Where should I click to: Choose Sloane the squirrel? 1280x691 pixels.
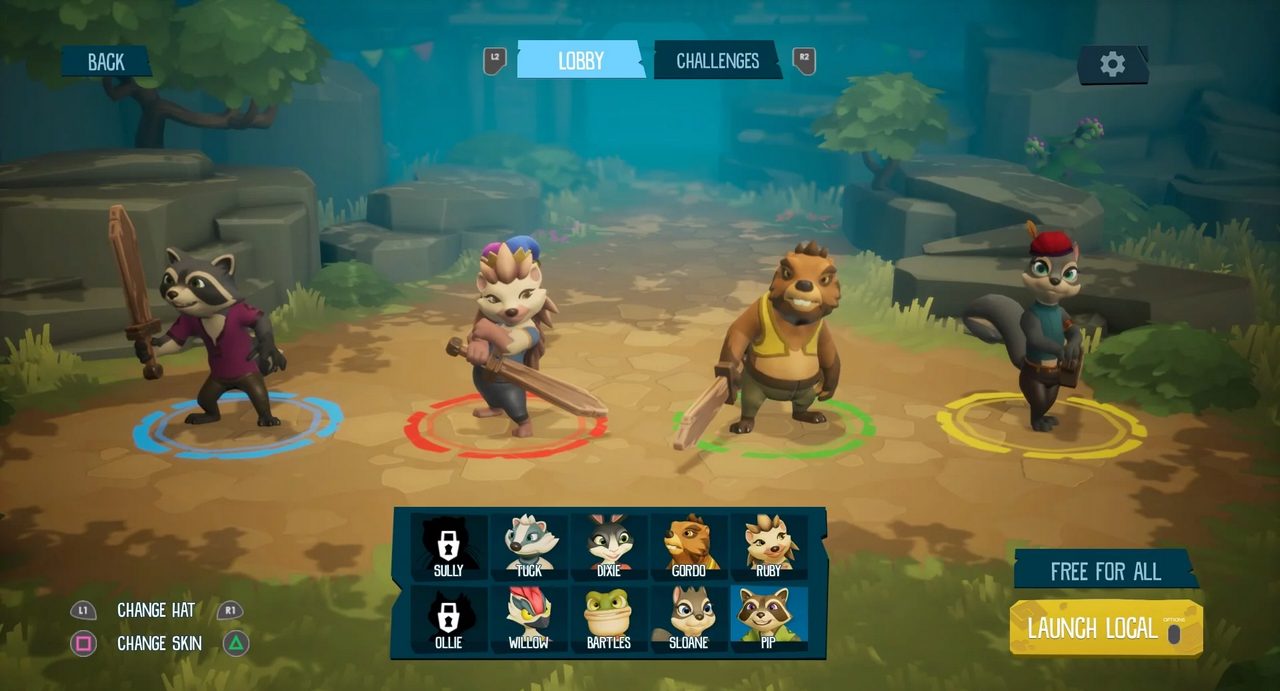[689, 618]
